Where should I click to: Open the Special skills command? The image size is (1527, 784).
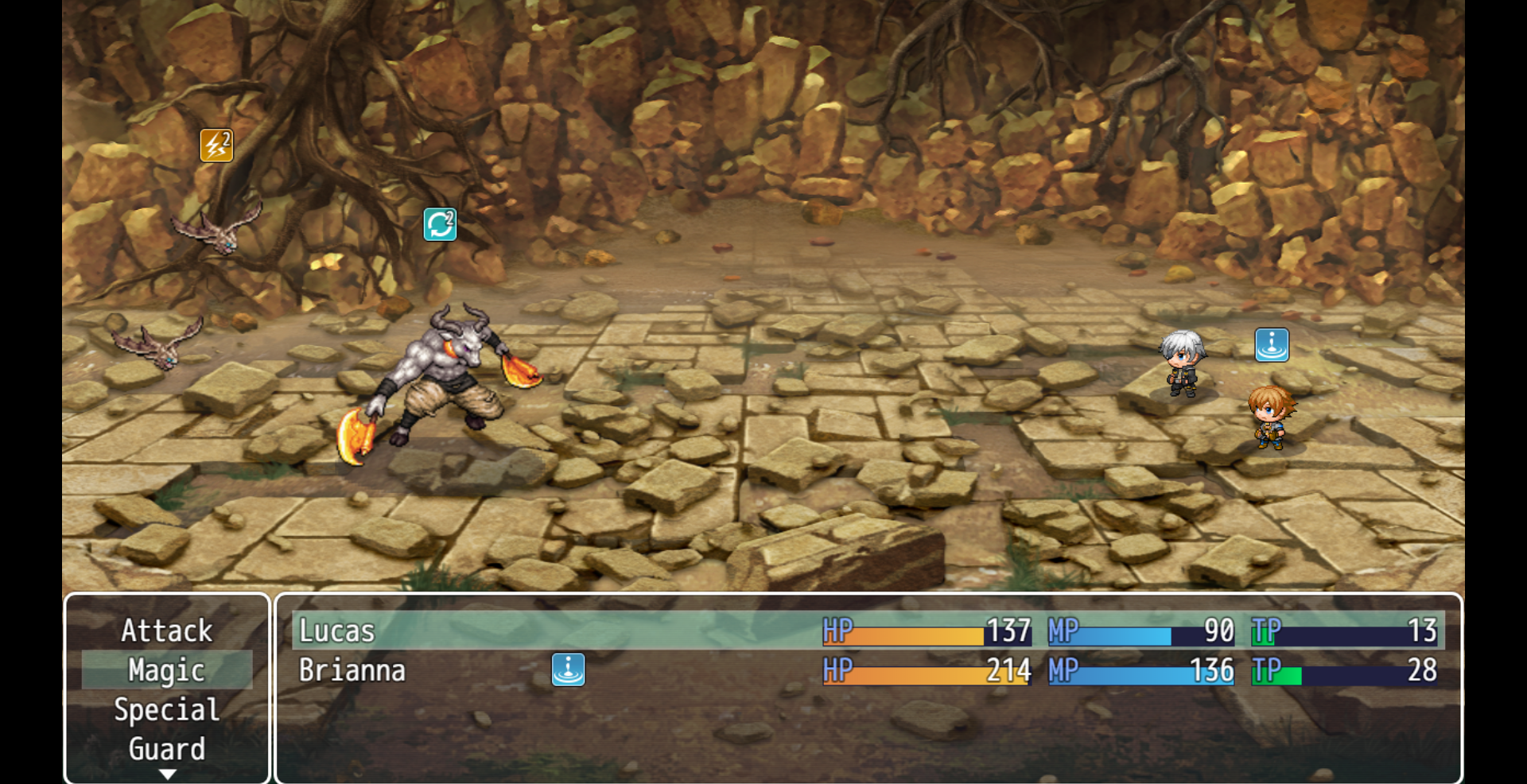coord(167,709)
